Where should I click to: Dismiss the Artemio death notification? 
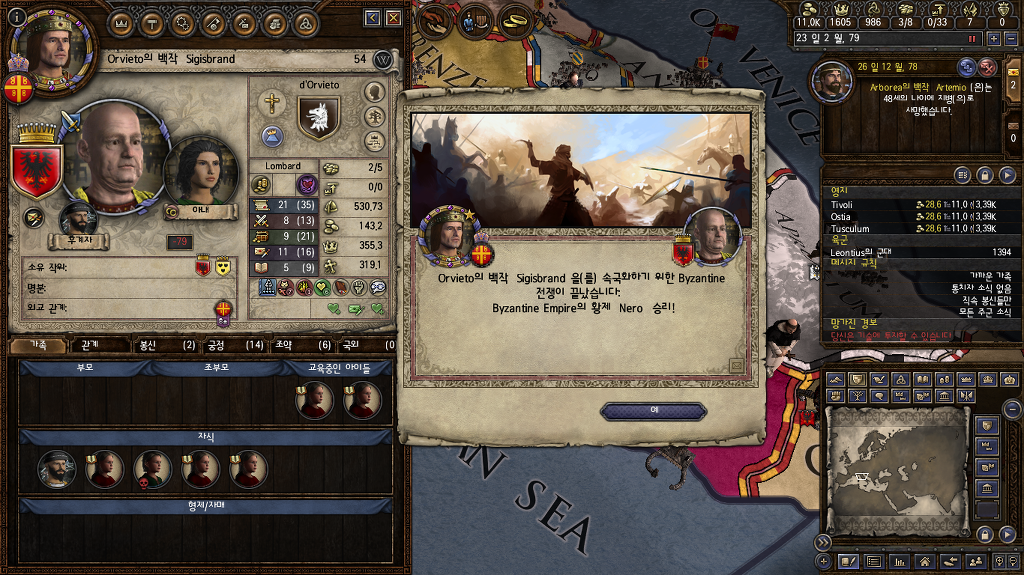(x=988, y=67)
